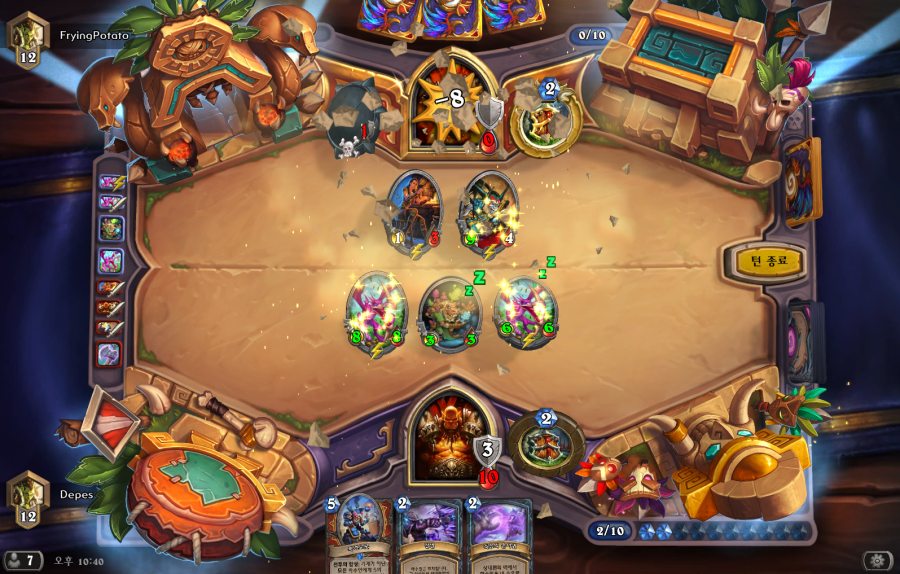Activate your 2-mana hero power
Viewport: 900px width, 574px height.
(546, 441)
